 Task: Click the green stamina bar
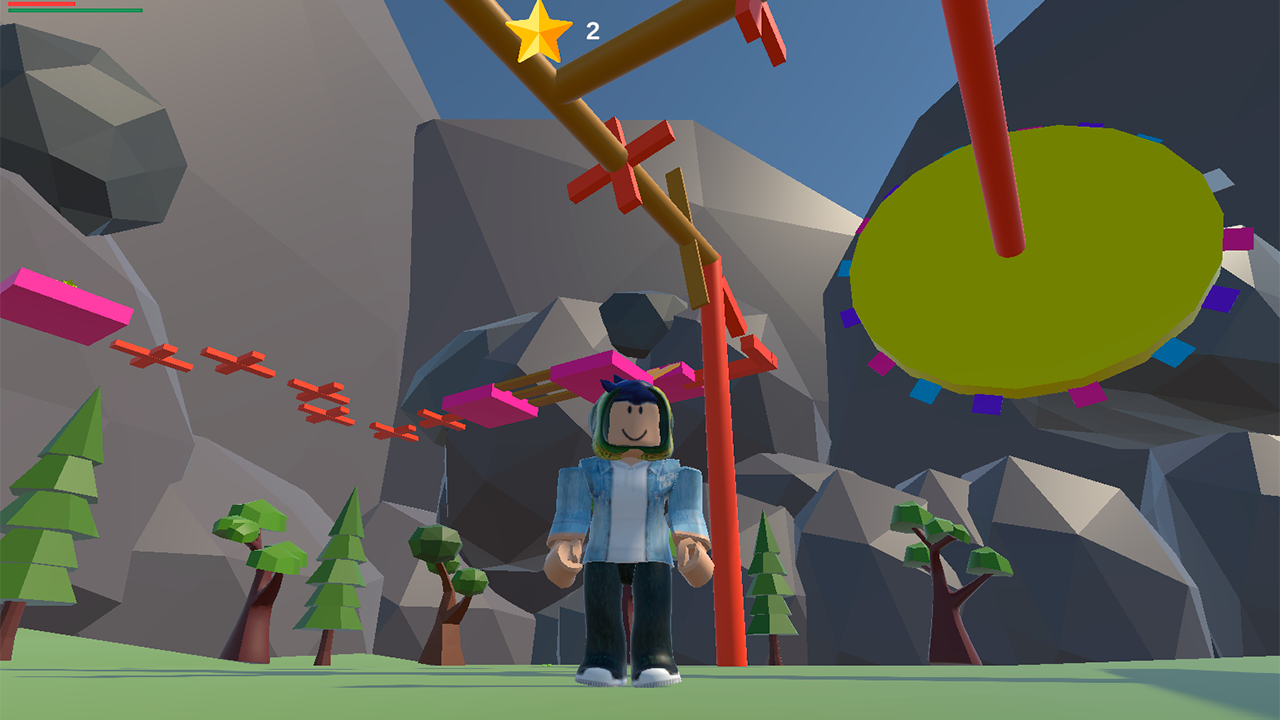75,11
